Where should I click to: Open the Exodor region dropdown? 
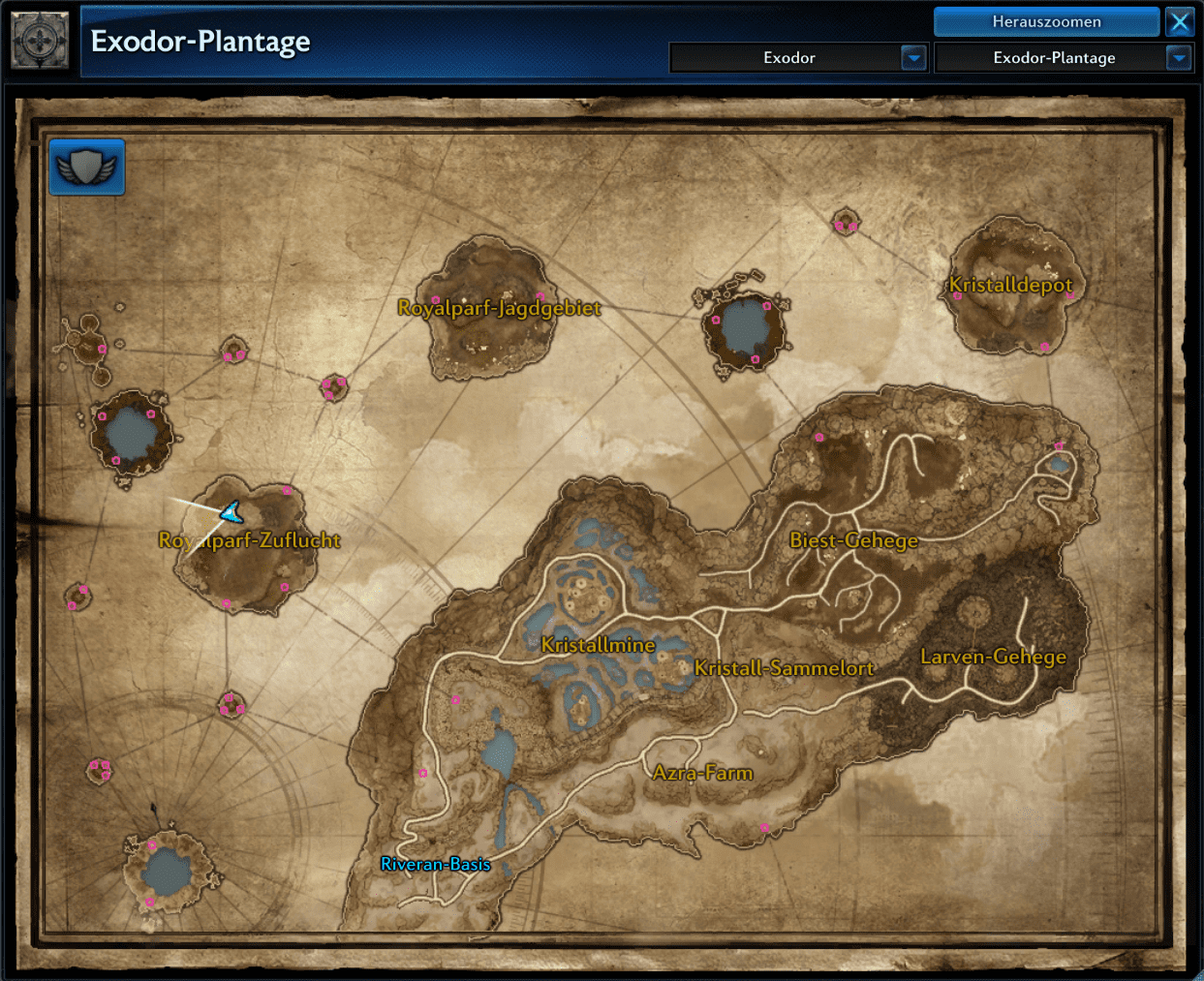[913, 58]
